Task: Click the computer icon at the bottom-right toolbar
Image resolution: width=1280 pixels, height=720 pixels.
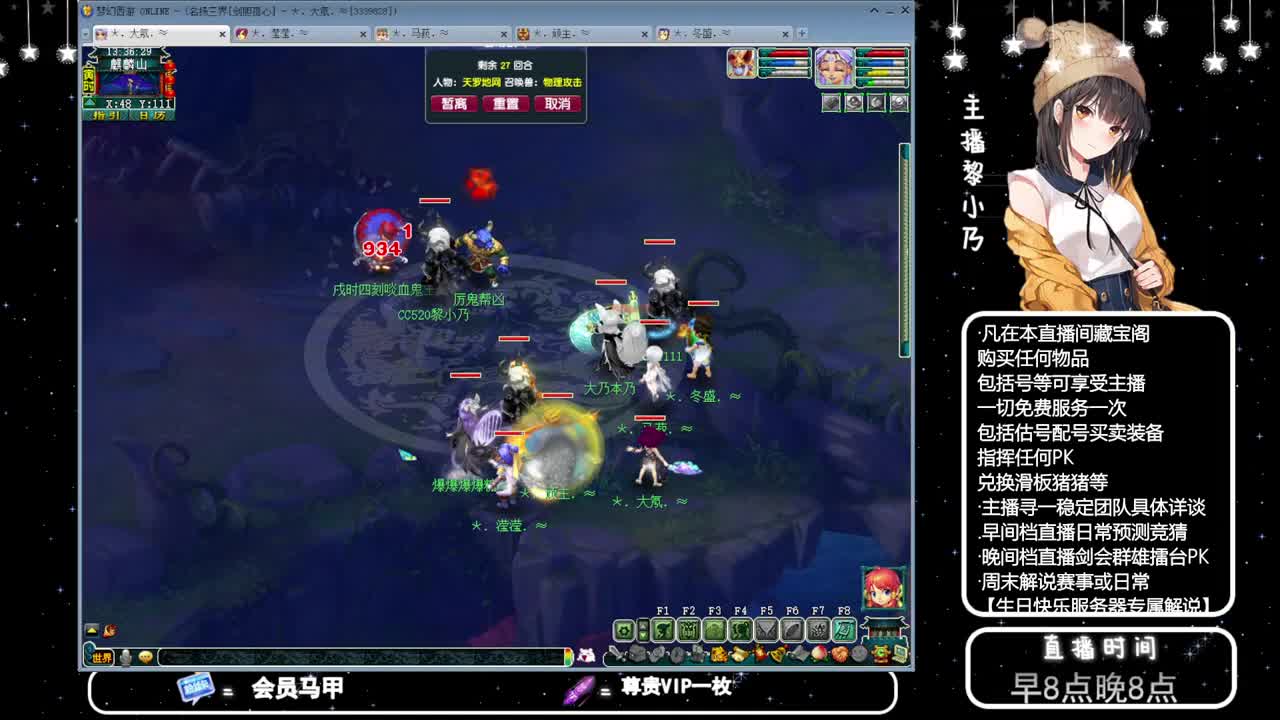Action: [x=898, y=653]
